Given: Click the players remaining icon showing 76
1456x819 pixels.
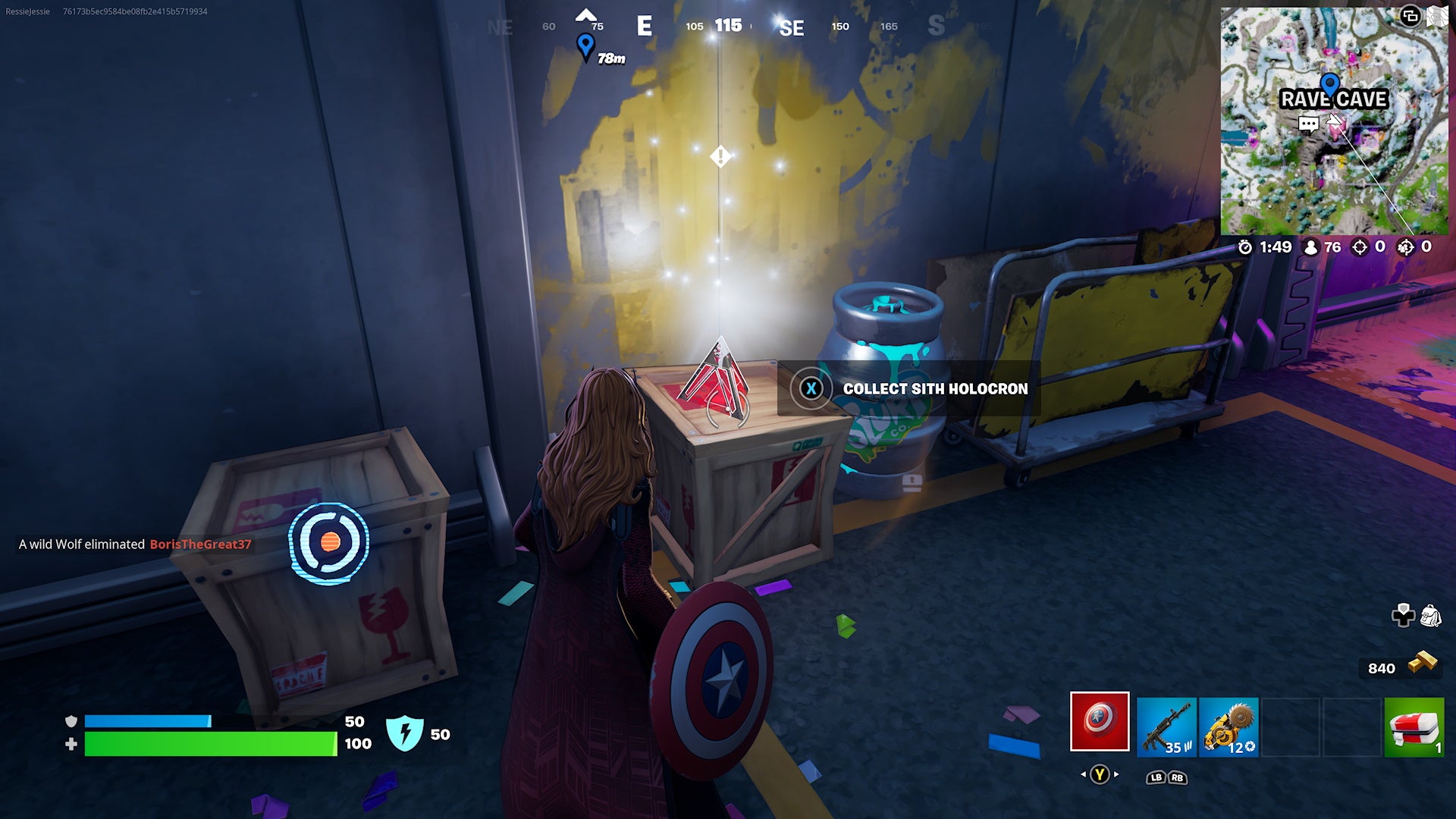Looking at the screenshot, I should [1311, 247].
